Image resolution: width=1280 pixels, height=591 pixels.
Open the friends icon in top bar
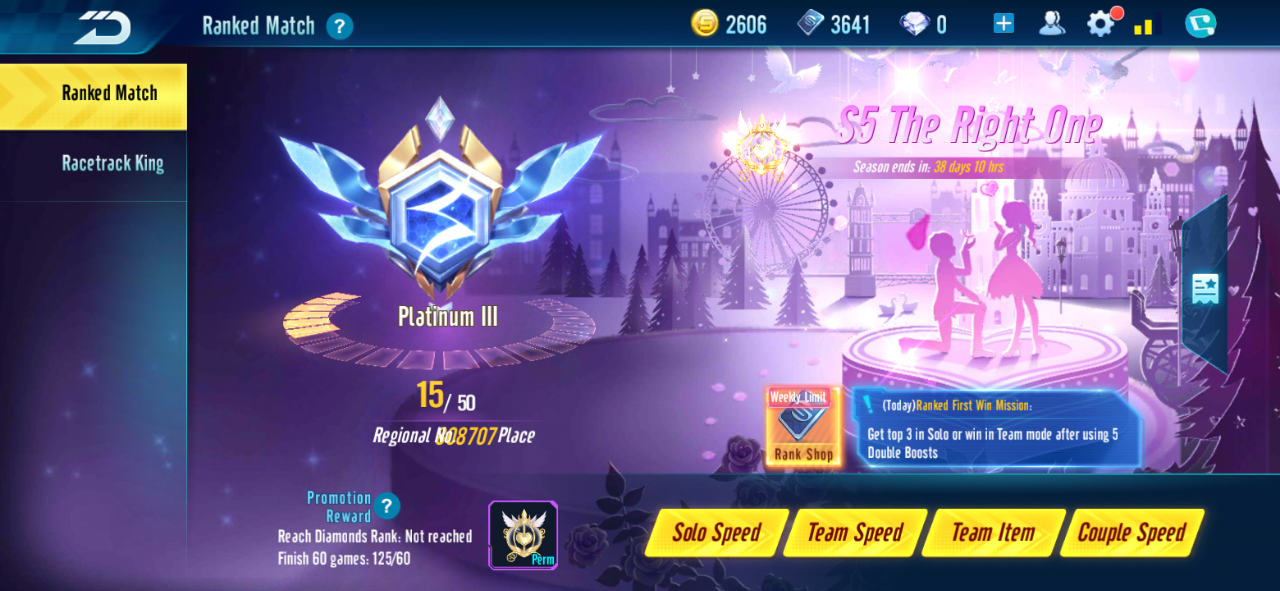pyautogui.click(x=1051, y=24)
